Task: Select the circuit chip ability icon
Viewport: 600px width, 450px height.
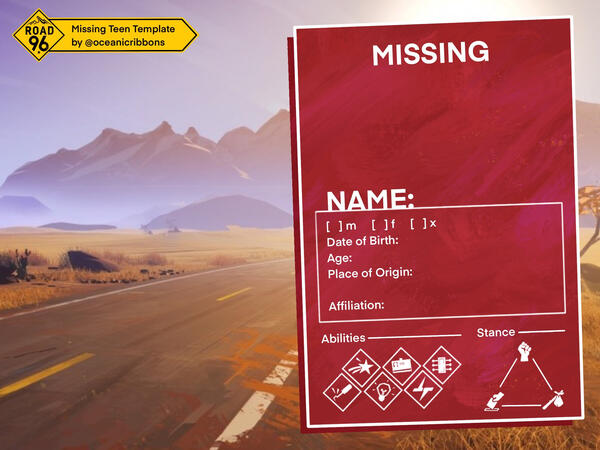Action: (x=441, y=364)
